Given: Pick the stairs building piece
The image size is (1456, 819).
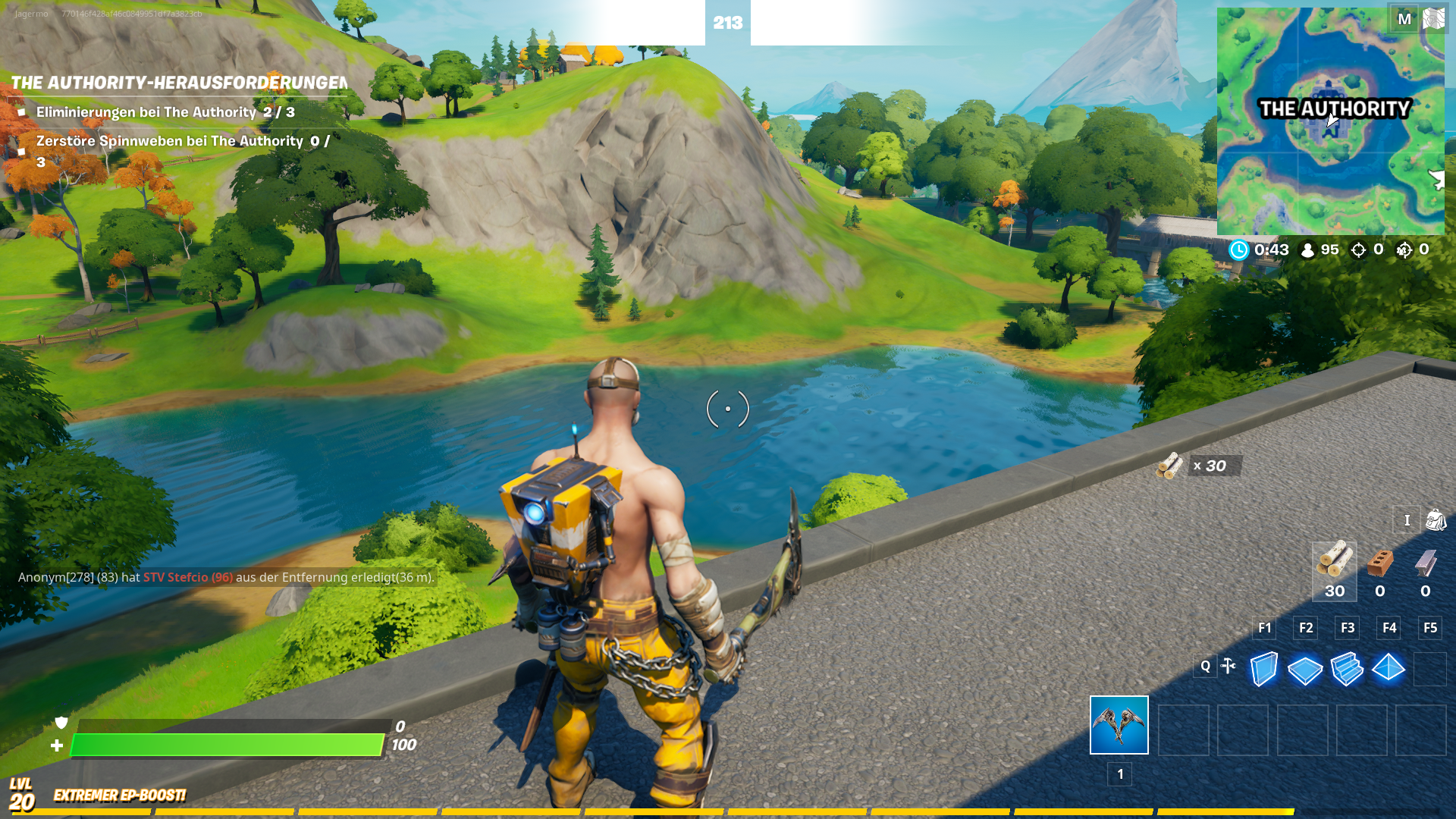Looking at the screenshot, I should (1347, 670).
